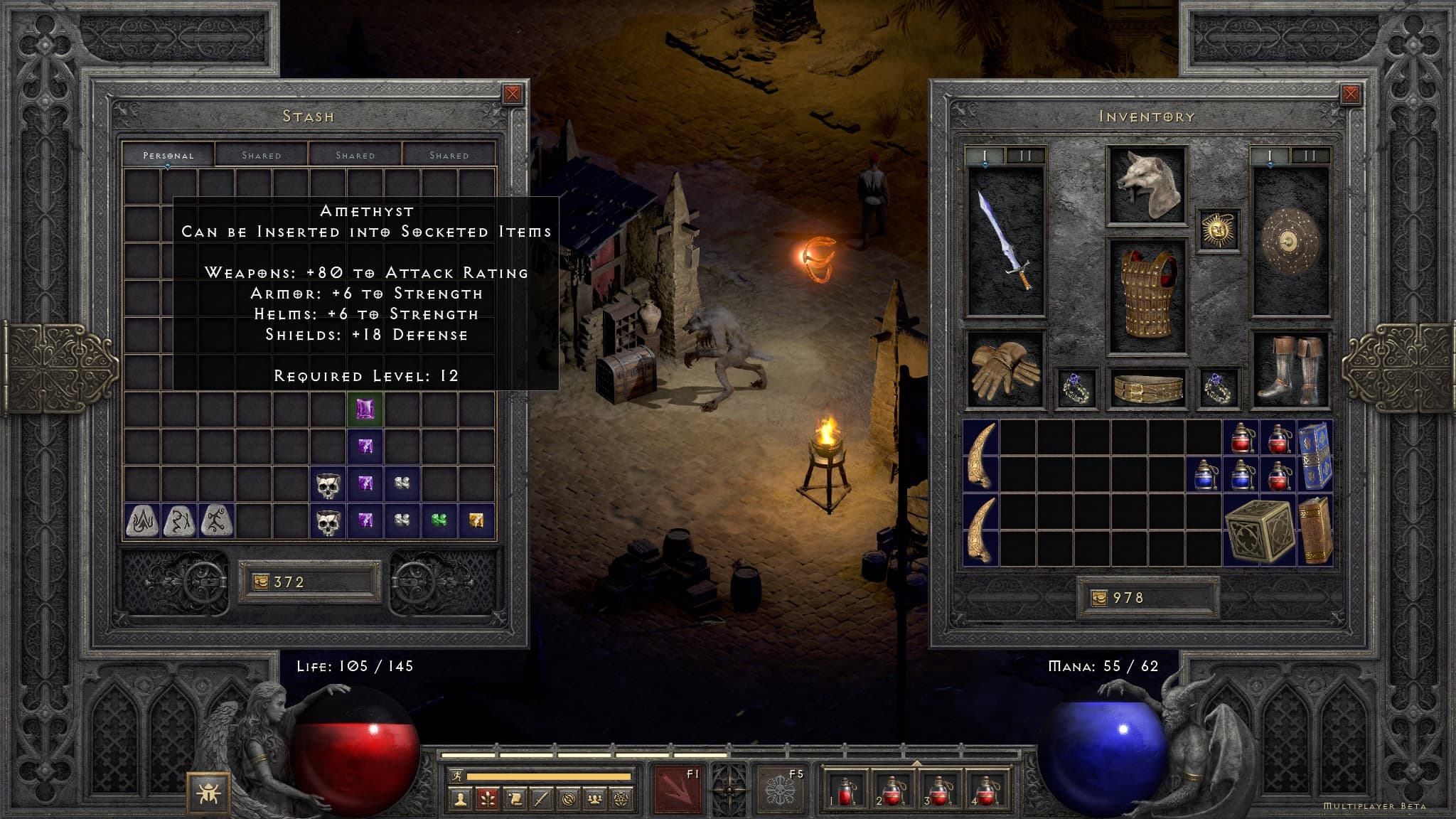The height and width of the screenshot is (819, 1456).
Task: Close the Stash panel
Action: coord(512,94)
